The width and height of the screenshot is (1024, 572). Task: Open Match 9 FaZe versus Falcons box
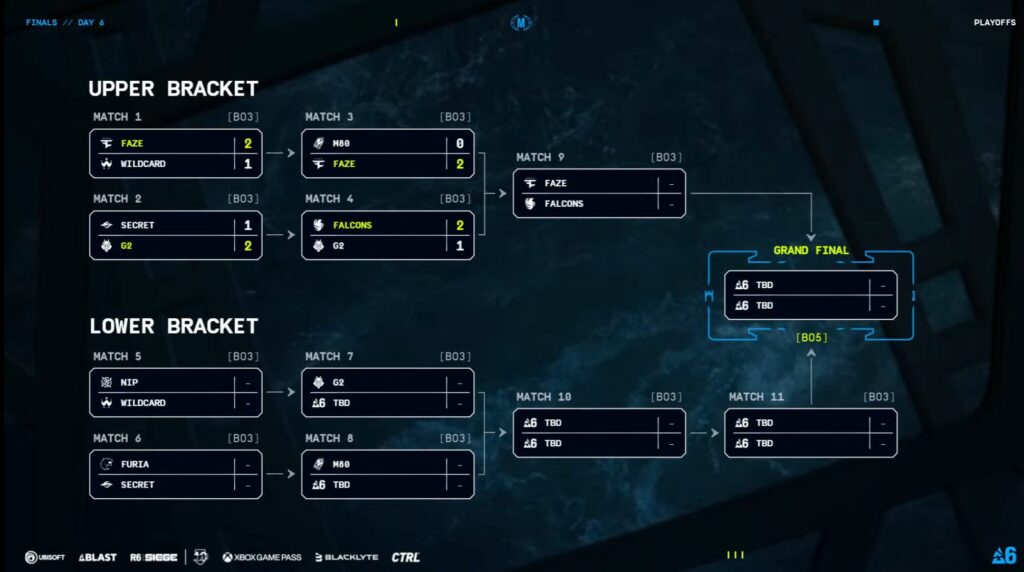point(599,193)
